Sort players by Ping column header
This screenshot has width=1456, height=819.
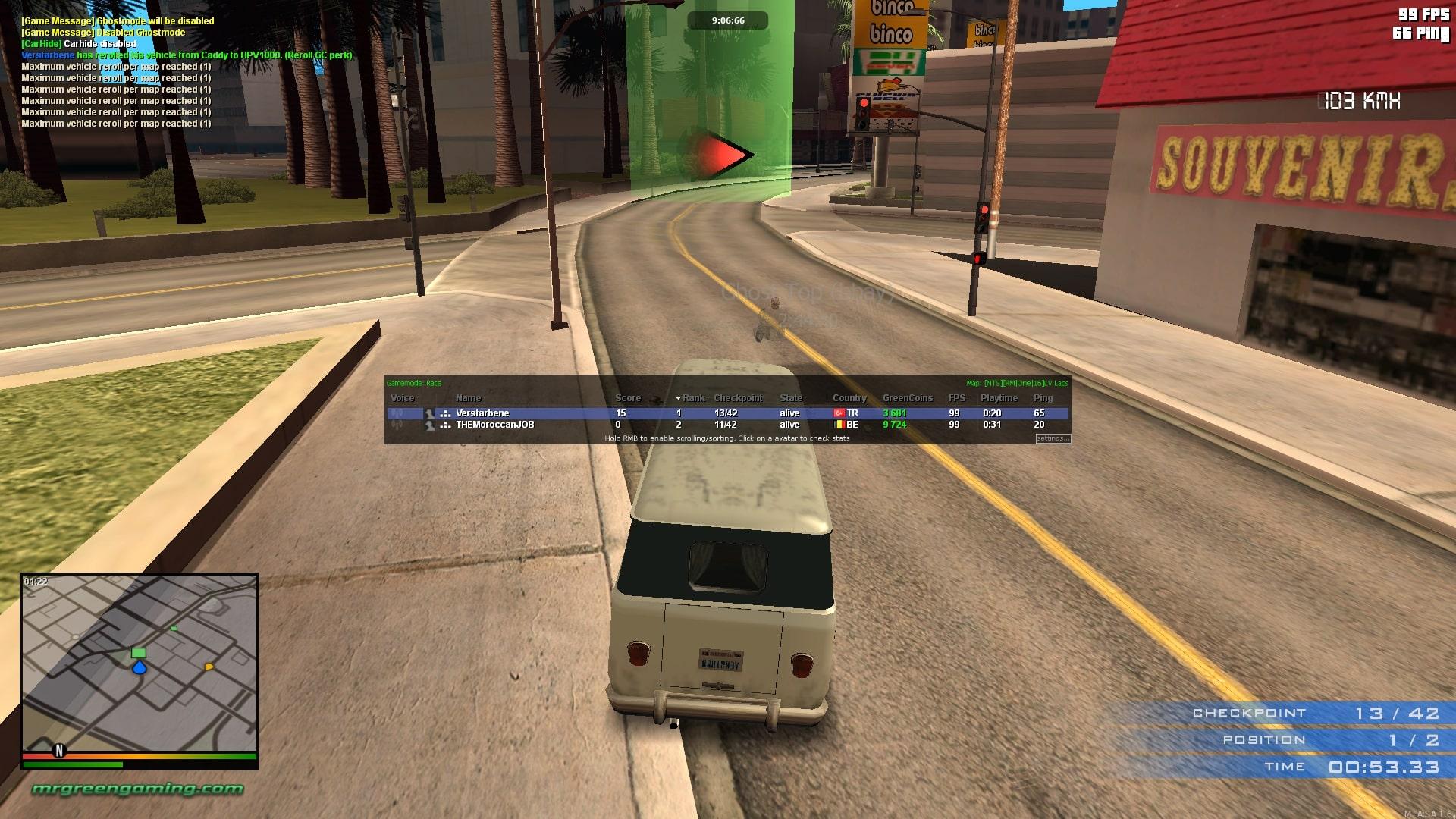1043,398
